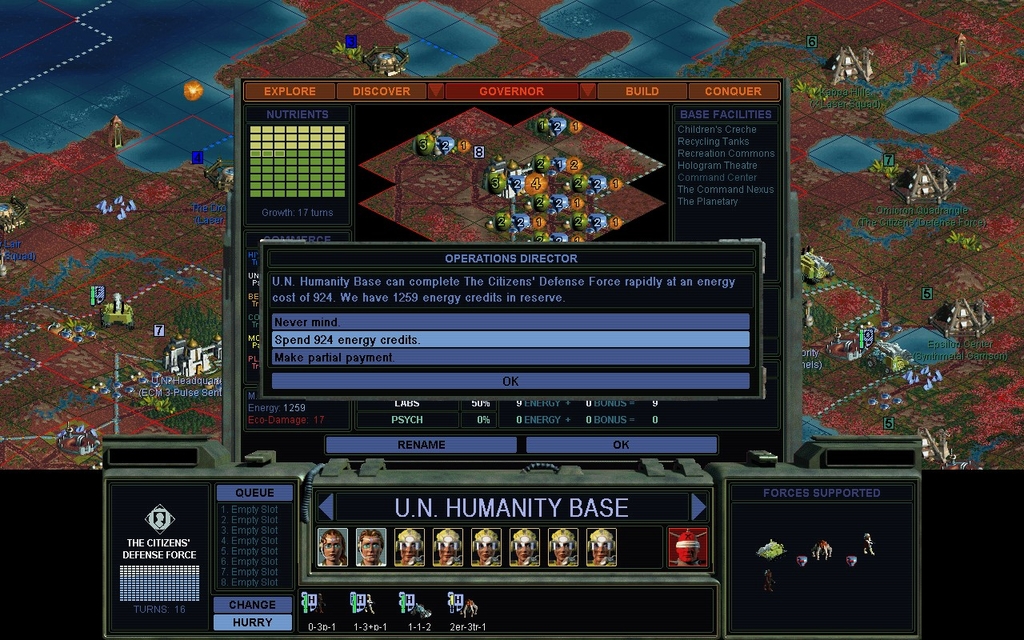Set the Build priority
1024x640 pixels.
642,91
